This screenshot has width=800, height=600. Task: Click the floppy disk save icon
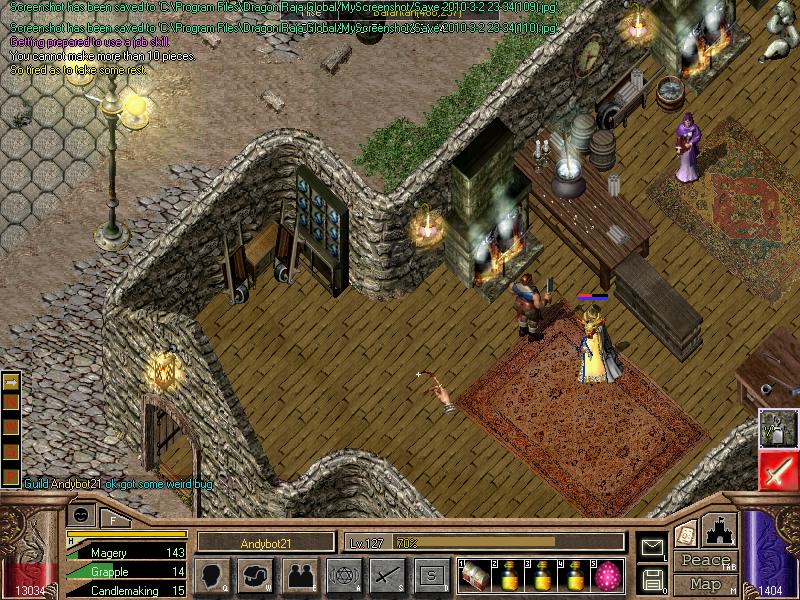click(x=652, y=579)
